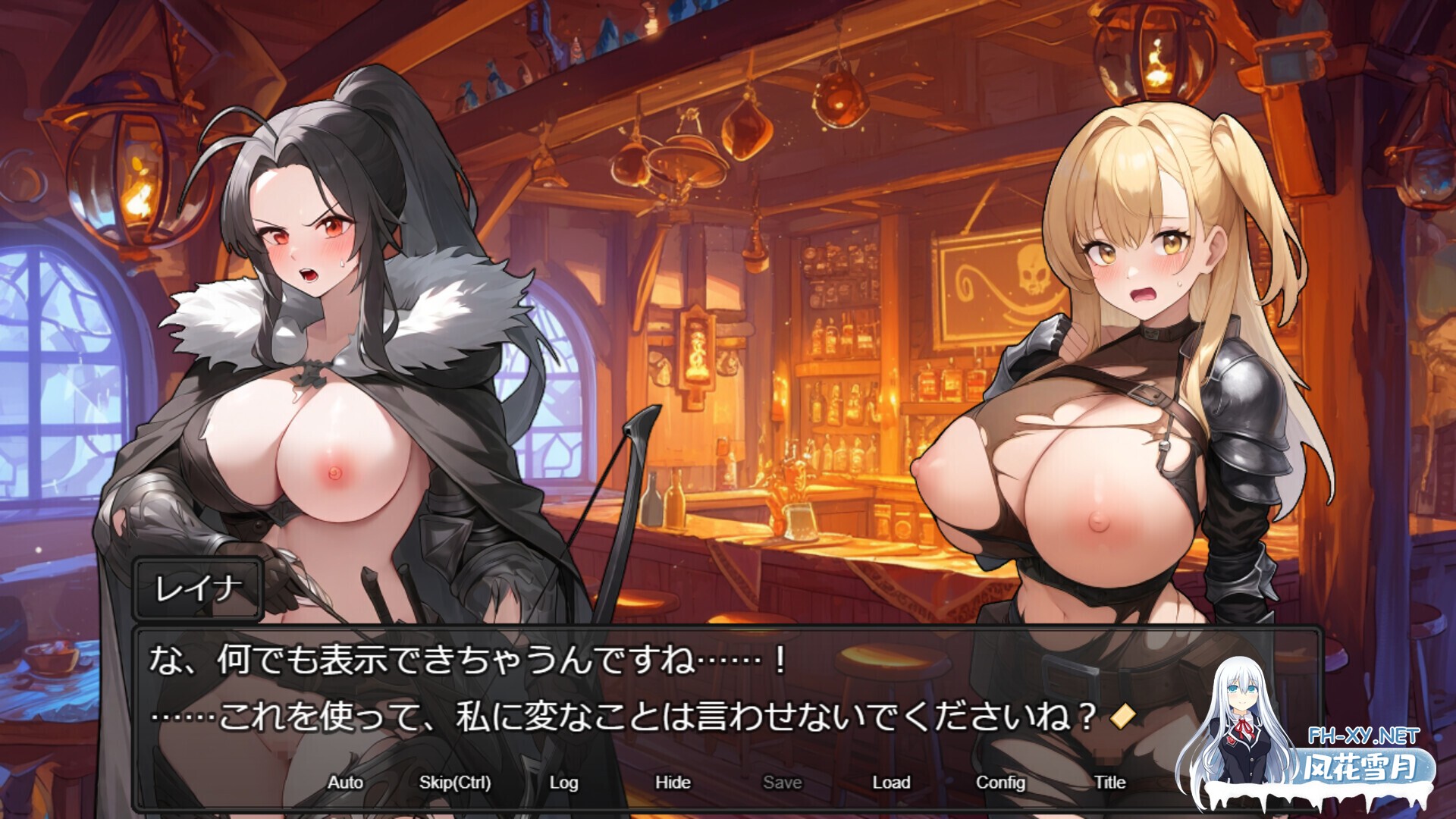Hide the dialogue window

(x=673, y=783)
